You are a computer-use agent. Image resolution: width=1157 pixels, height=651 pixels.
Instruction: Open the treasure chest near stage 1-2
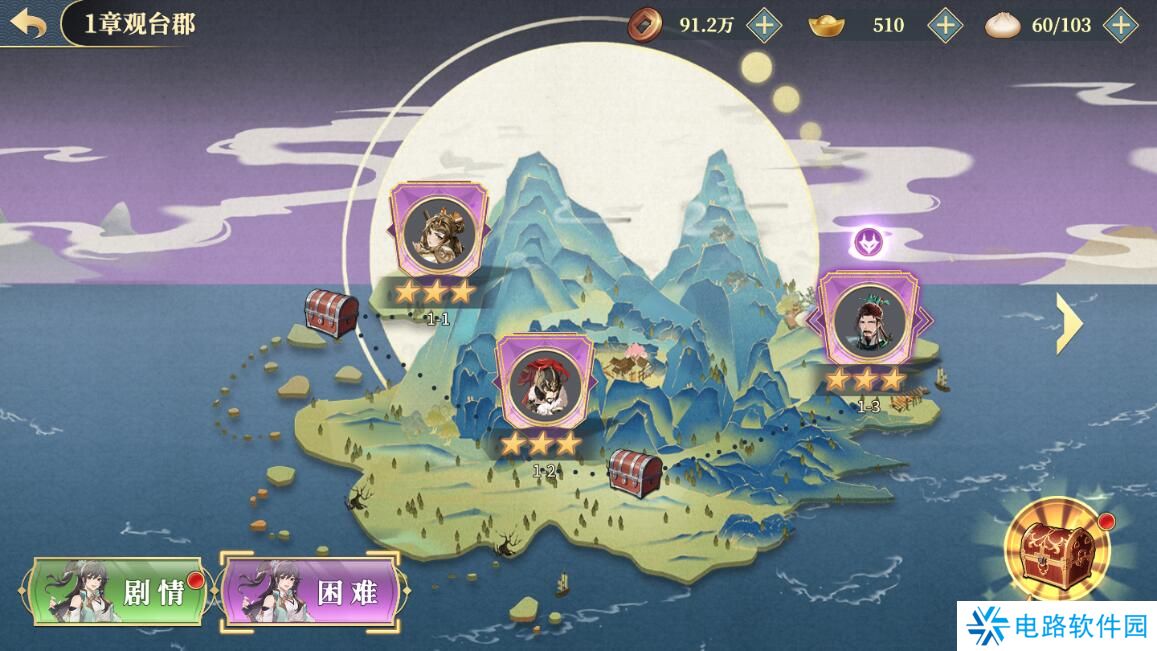click(x=635, y=470)
